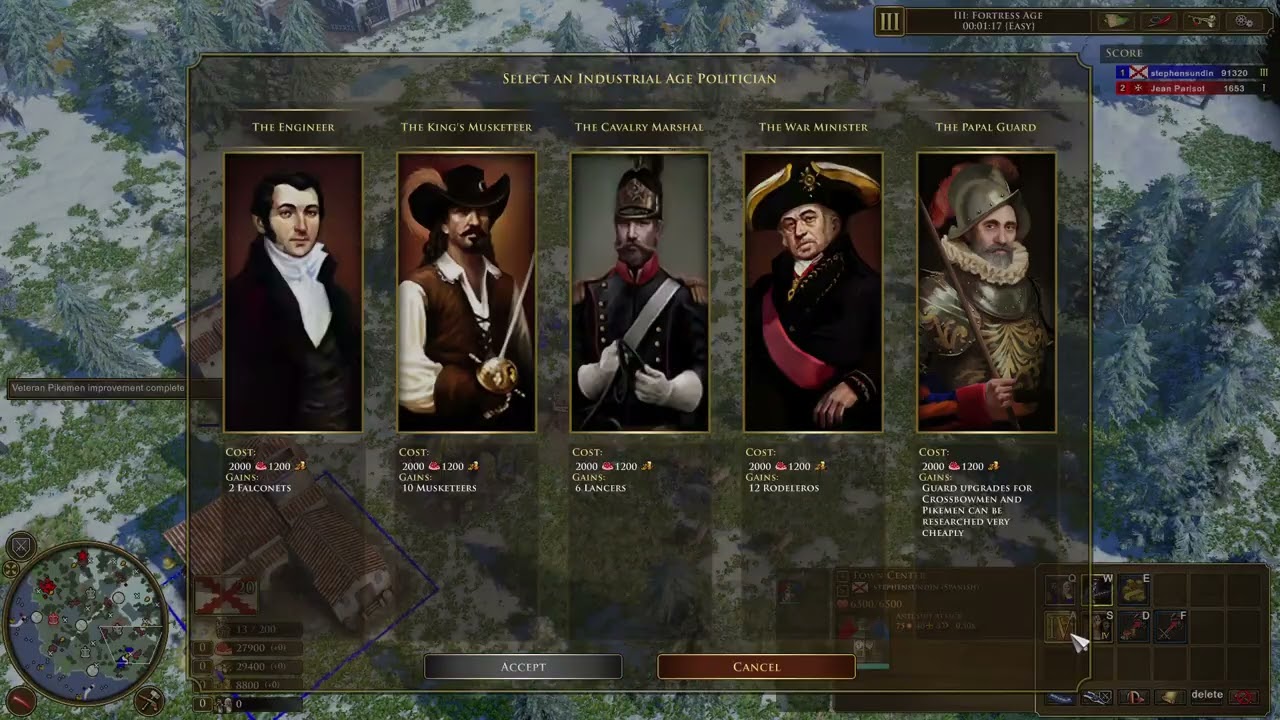The image size is (1280, 720).
Task: Cancel the politician selection dialog
Action: 756,667
